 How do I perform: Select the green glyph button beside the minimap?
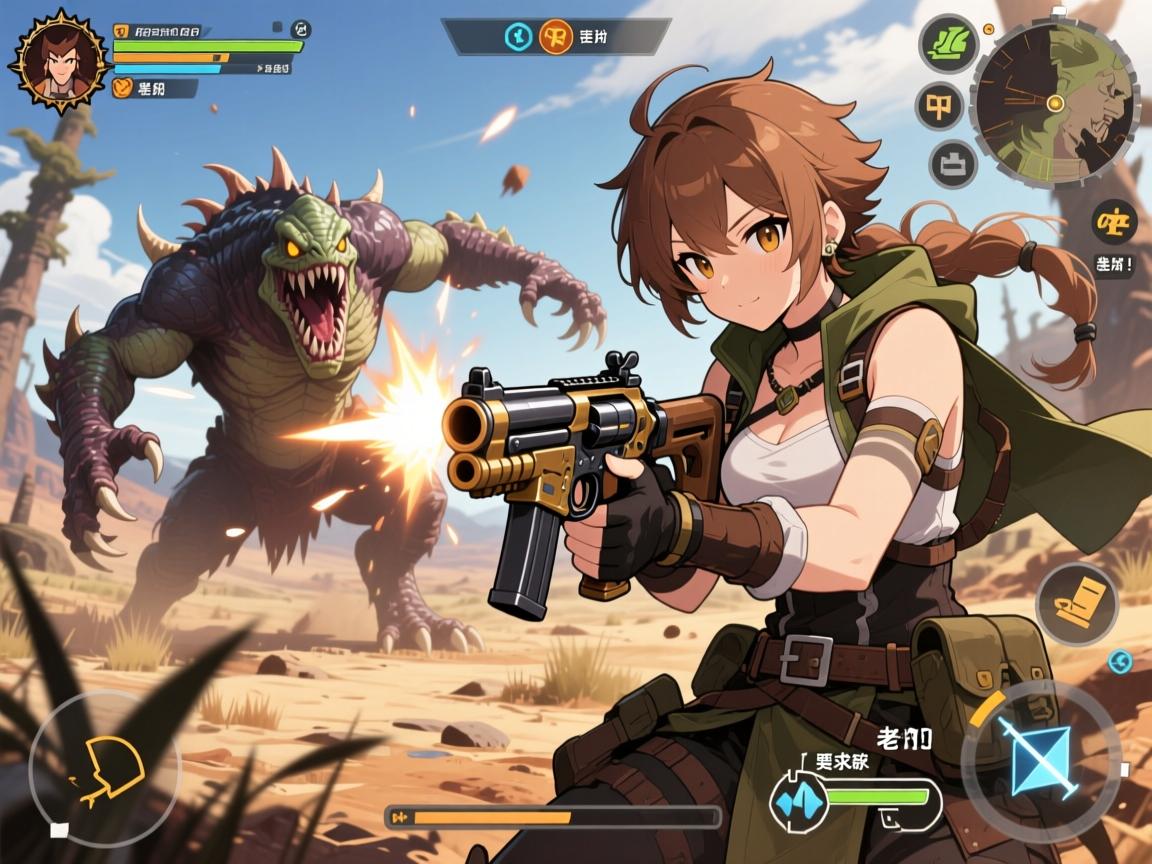(x=948, y=43)
